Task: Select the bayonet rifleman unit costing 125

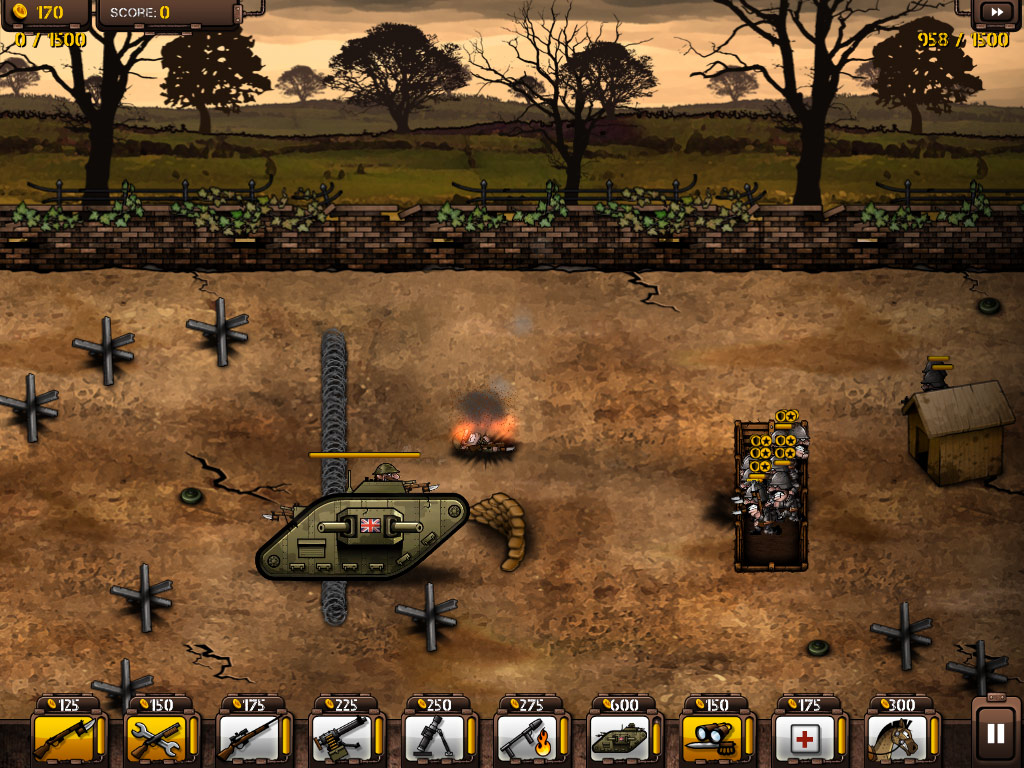Action: point(65,736)
